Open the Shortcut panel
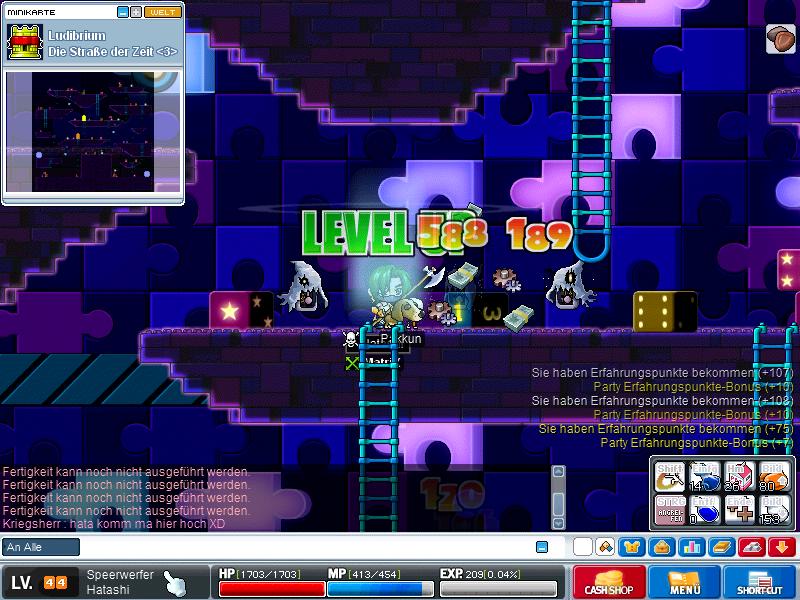800x600 pixels. pyautogui.click(x=760, y=583)
